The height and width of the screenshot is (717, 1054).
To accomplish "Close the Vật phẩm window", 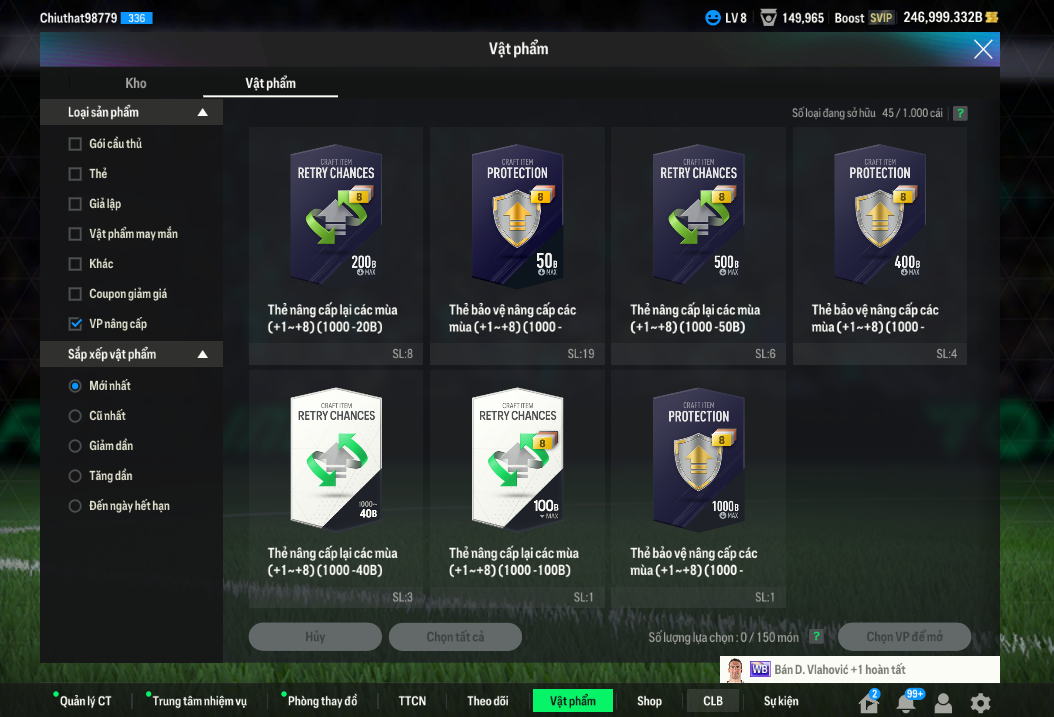I will pyautogui.click(x=983, y=49).
